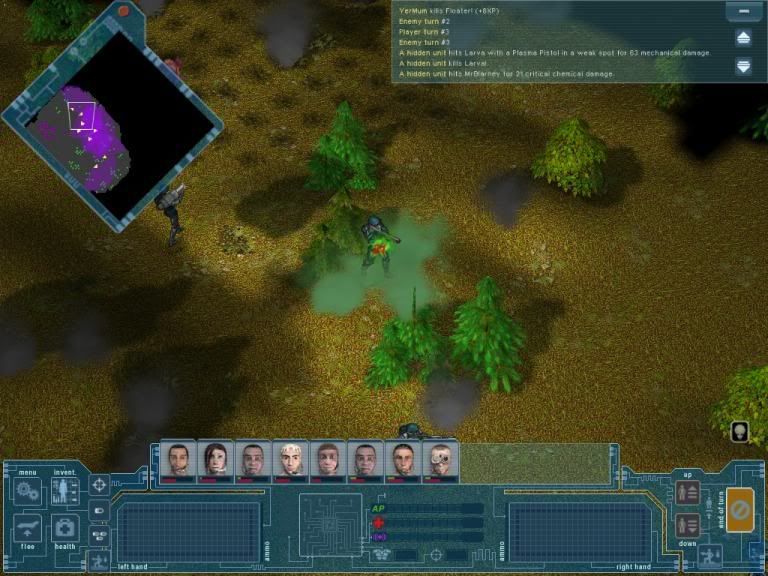Viewport: 768px width, 576px height.
Task: Use the health medkit button
Action: click(65, 529)
